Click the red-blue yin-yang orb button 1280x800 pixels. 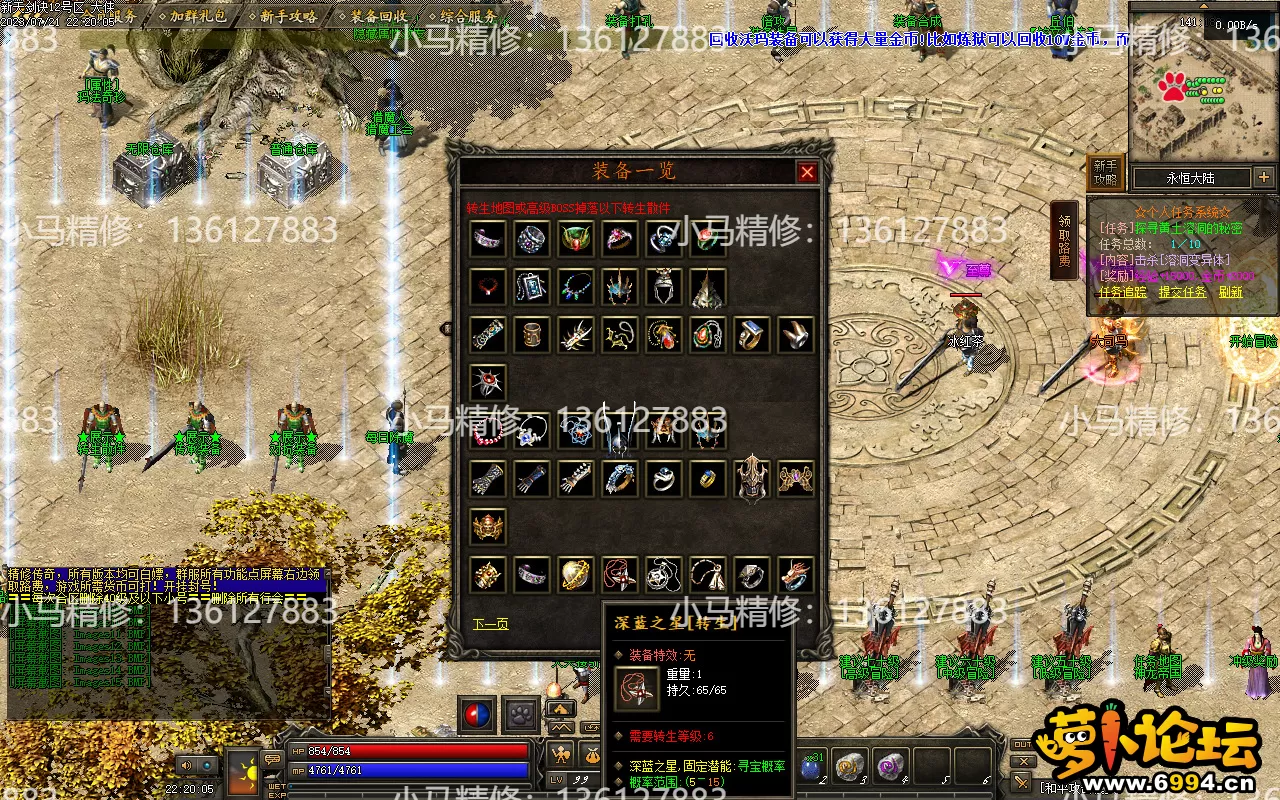point(476,714)
